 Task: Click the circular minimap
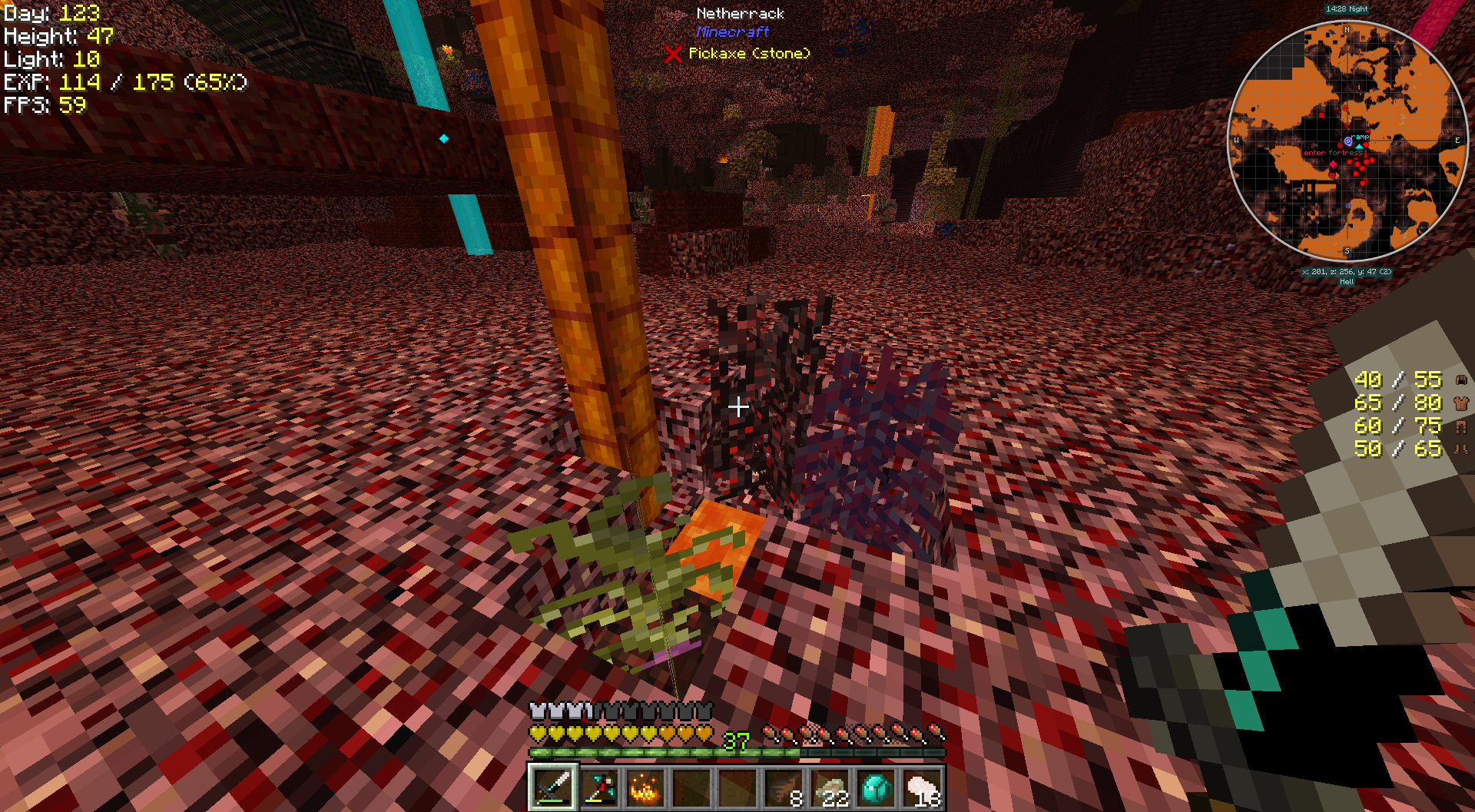pyautogui.click(x=1347, y=142)
